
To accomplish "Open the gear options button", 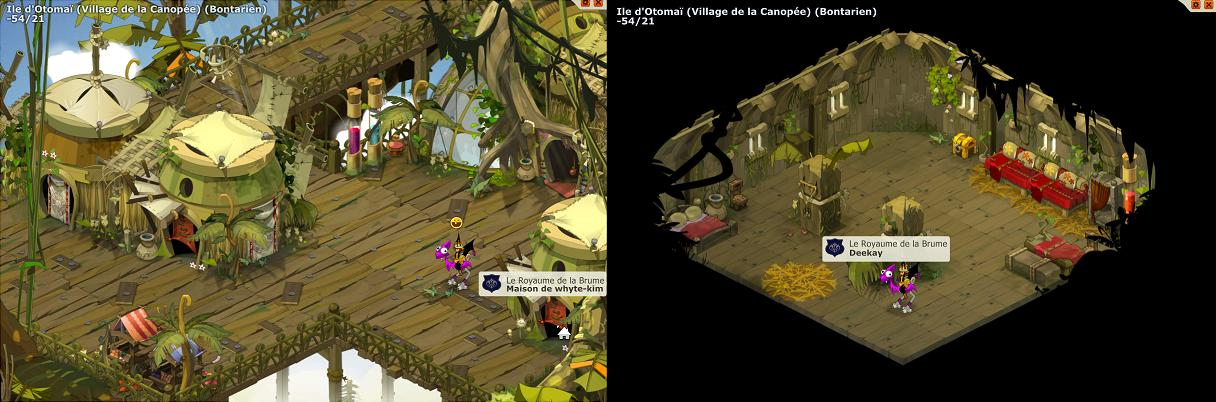I will (1195, 5).
